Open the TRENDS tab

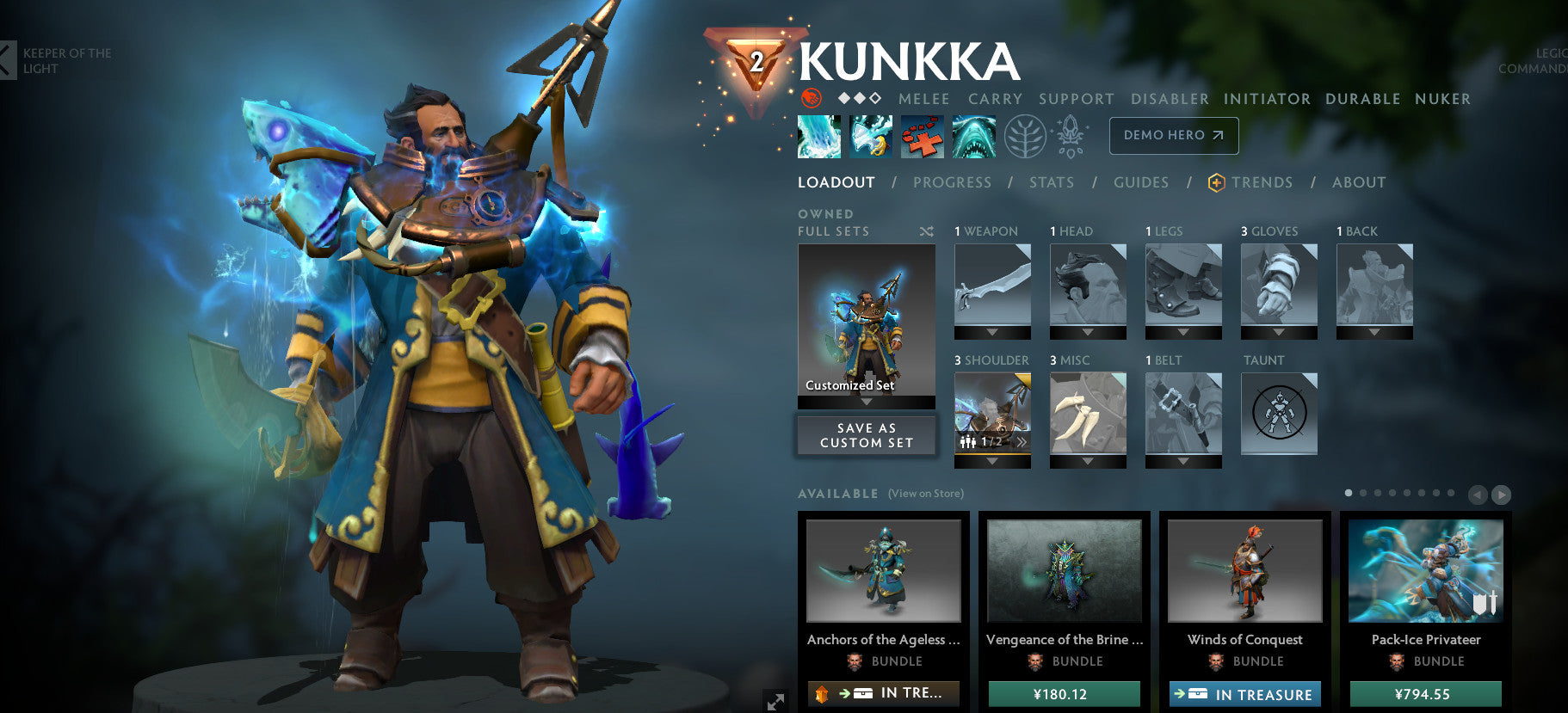click(1262, 182)
